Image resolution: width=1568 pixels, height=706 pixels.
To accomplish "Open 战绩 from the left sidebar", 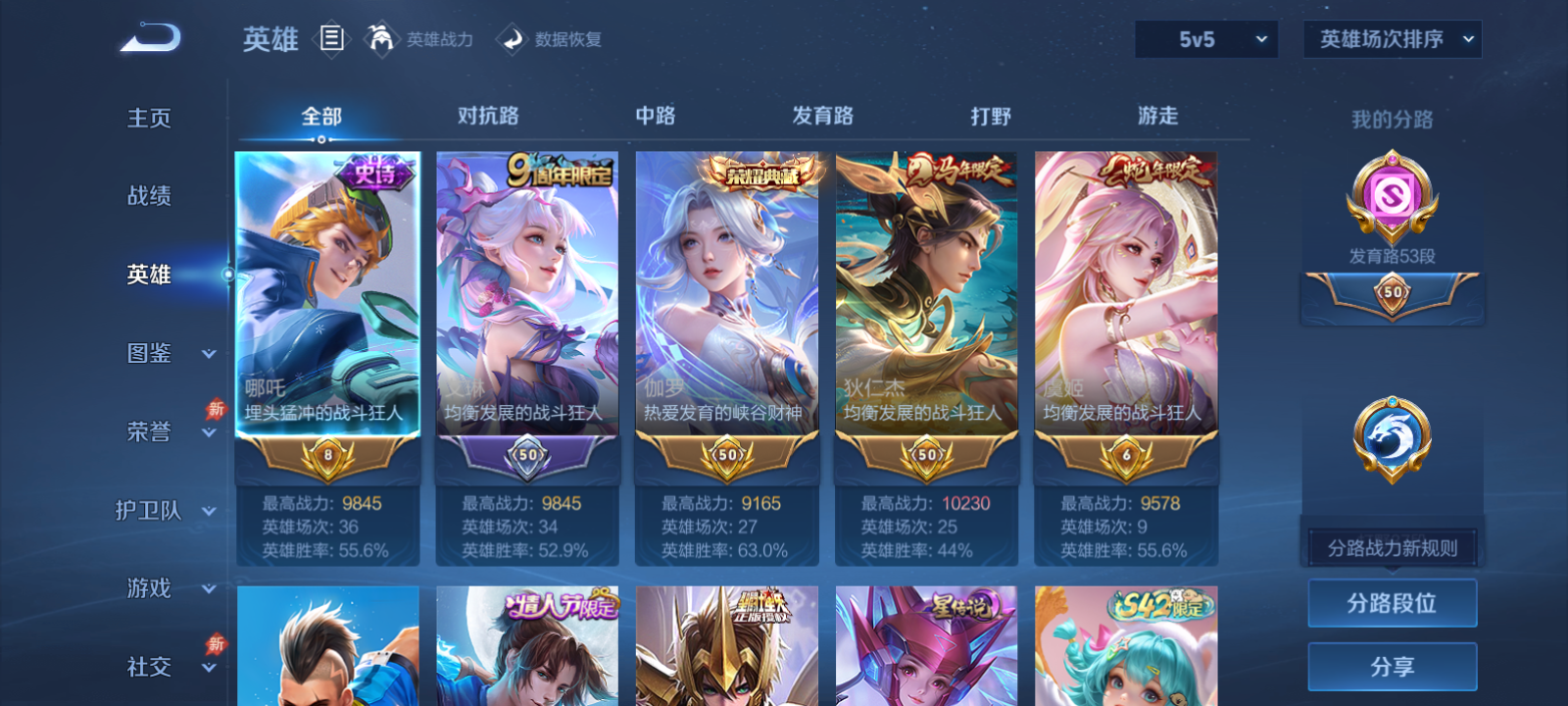I will 147,196.
